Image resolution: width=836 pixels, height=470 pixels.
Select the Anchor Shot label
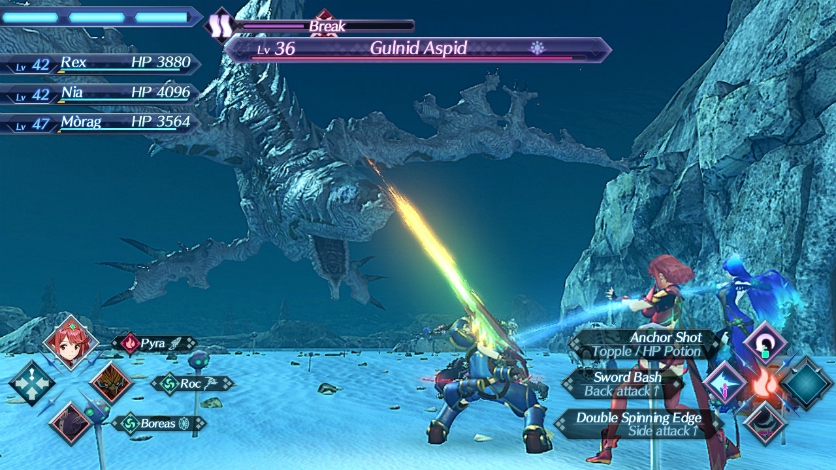[655, 344]
